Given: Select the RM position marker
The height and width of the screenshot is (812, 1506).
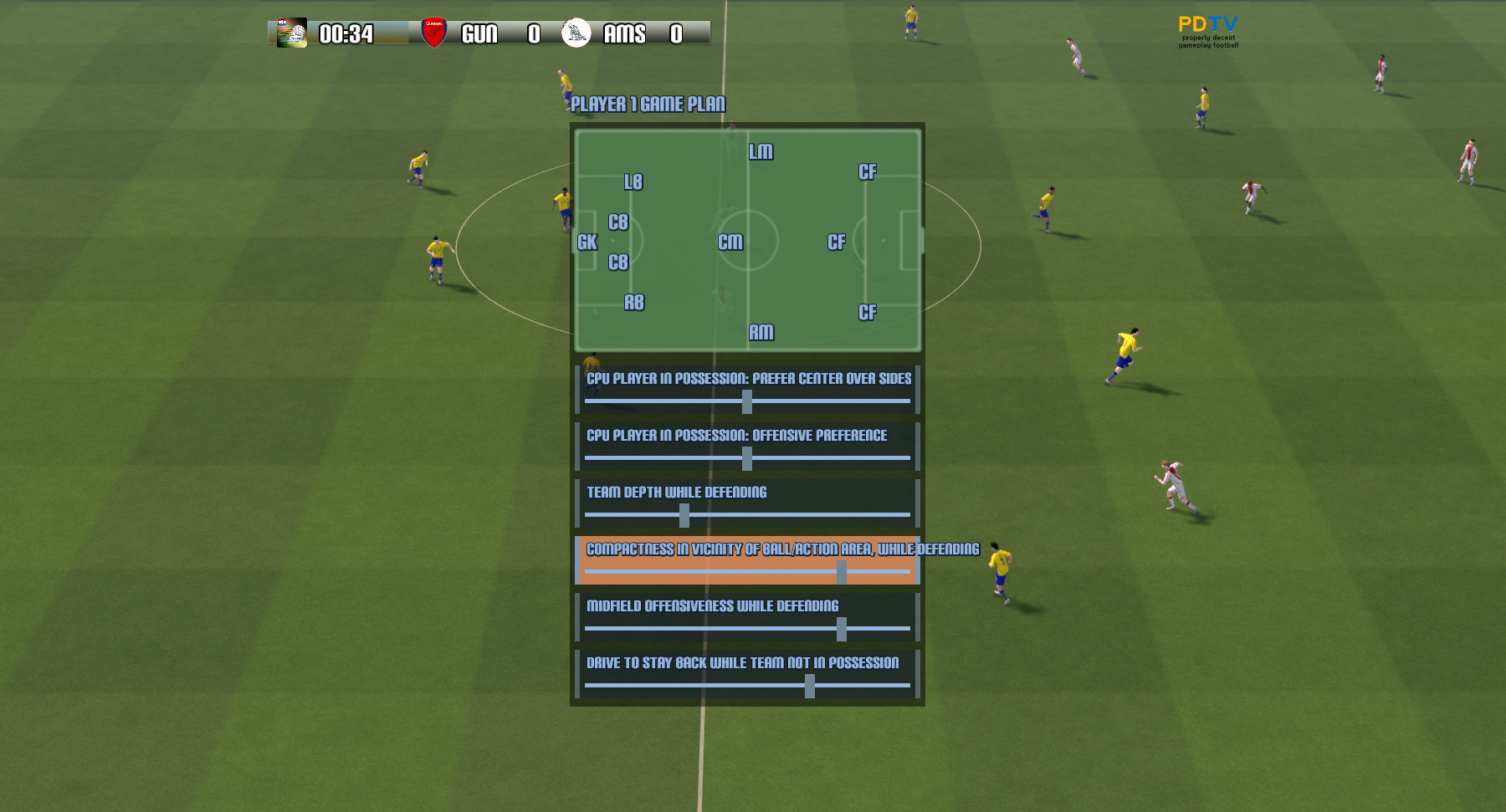Looking at the screenshot, I should 761,333.
